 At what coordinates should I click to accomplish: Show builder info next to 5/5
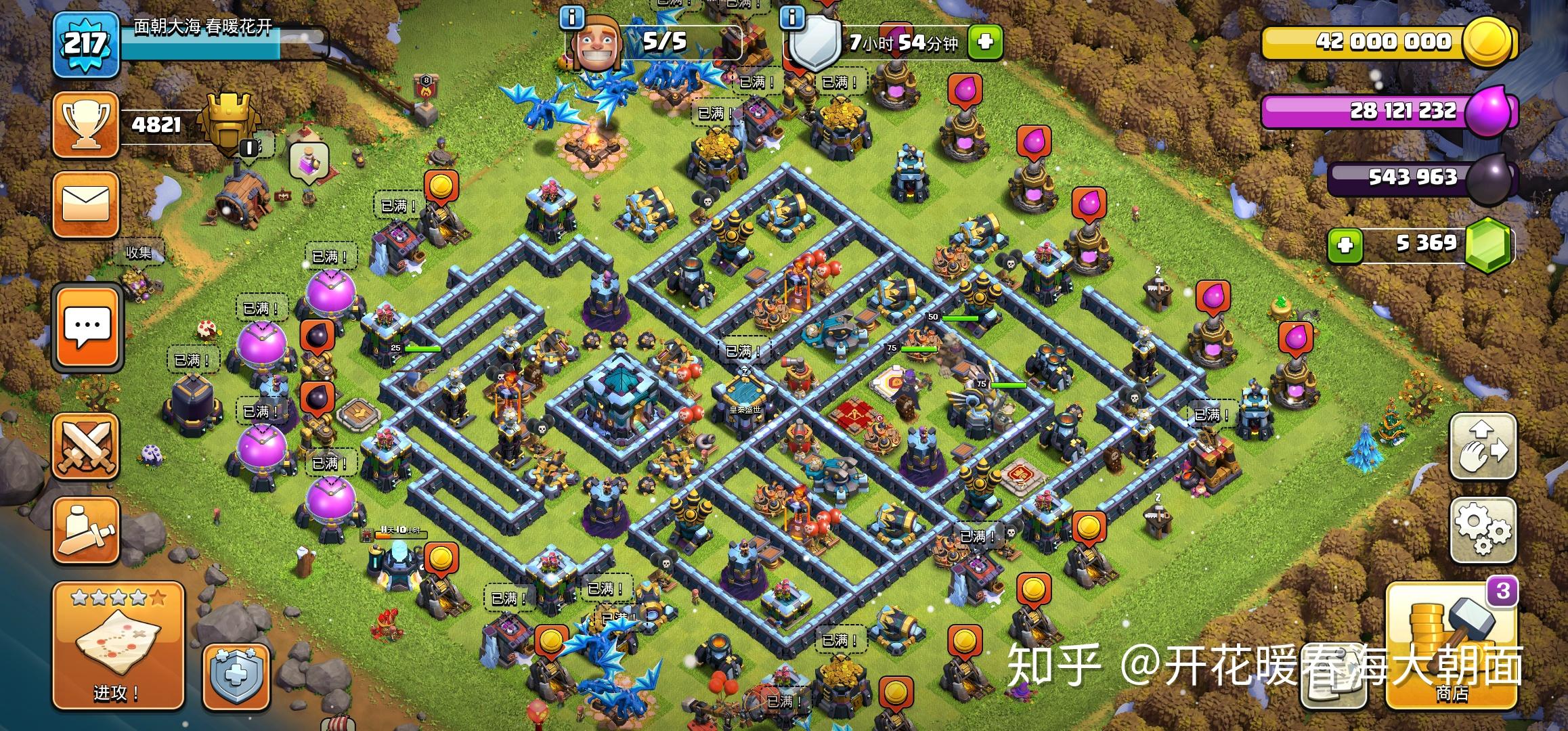[x=572, y=18]
